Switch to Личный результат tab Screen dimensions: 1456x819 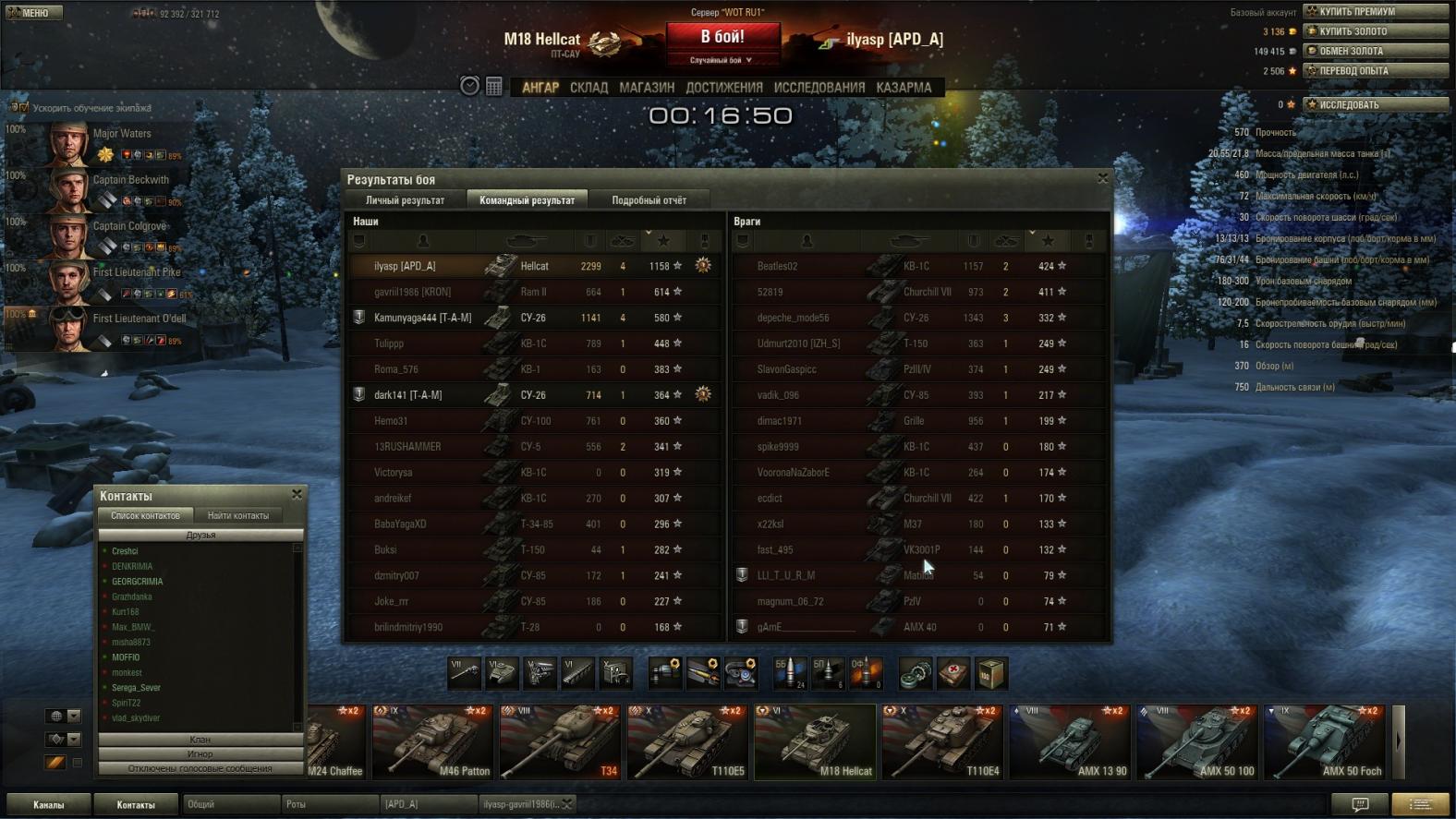405,200
